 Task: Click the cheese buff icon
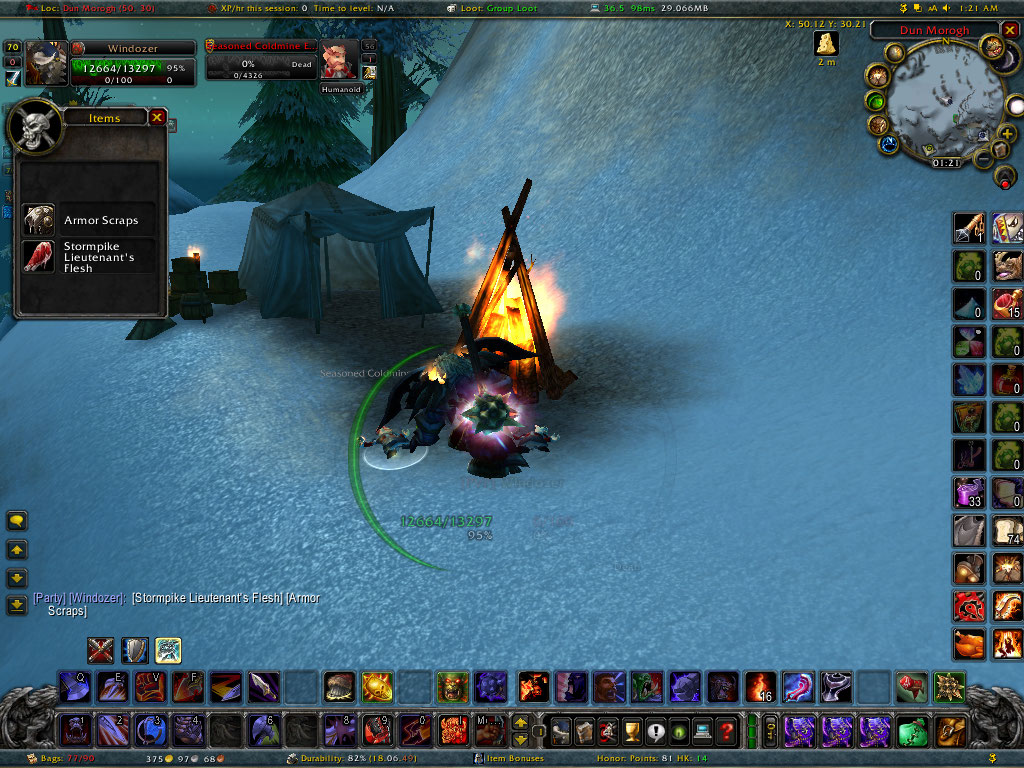tap(826, 43)
